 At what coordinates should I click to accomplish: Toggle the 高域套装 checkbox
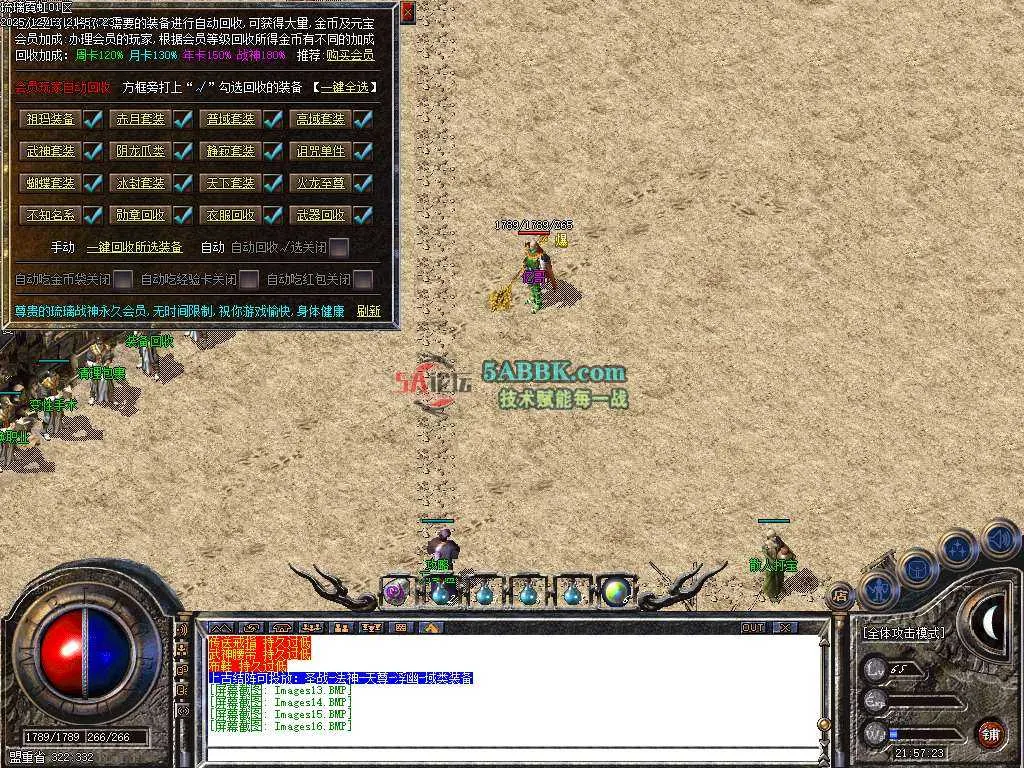(x=363, y=120)
